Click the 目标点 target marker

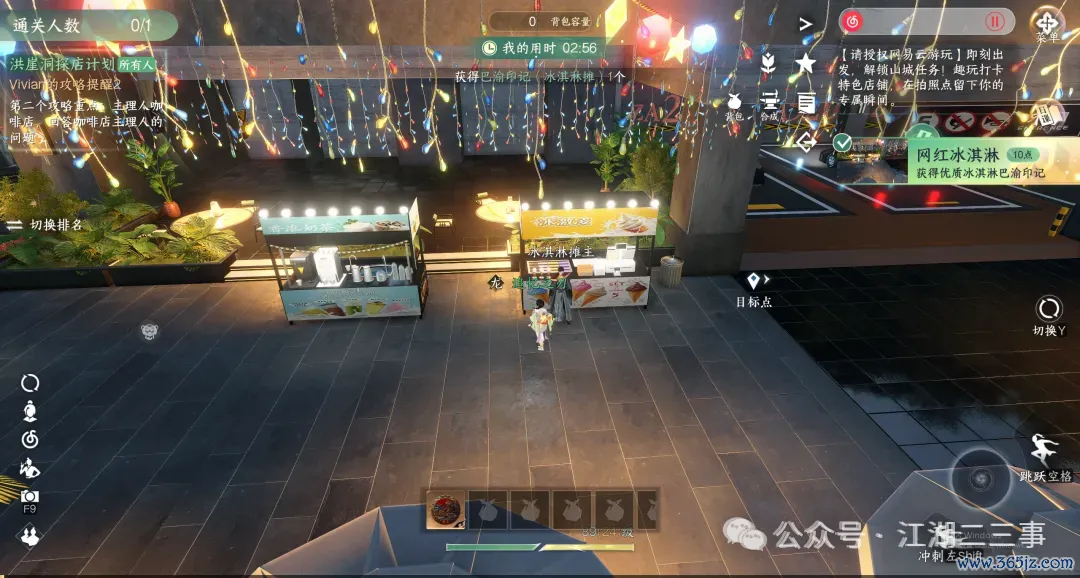(x=753, y=281)
